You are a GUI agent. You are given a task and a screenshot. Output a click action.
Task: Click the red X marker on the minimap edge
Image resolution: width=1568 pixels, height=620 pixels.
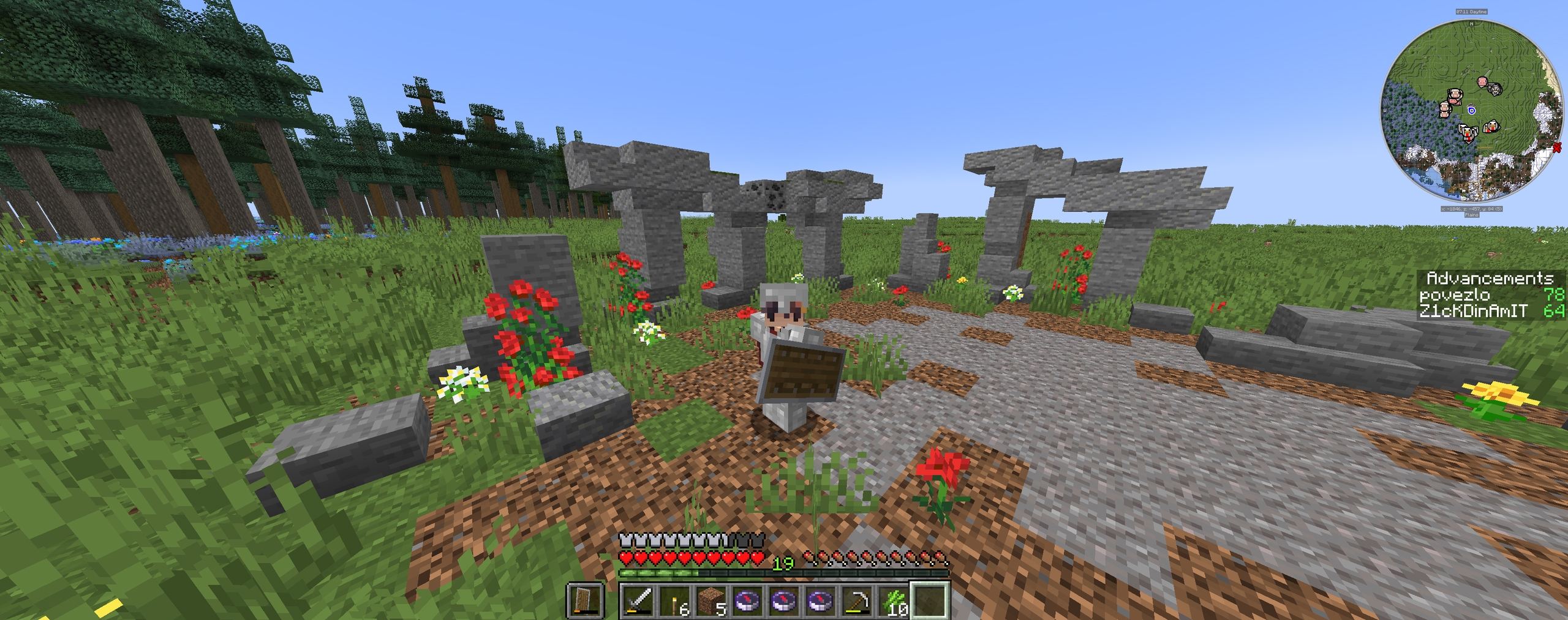coord(1559,147)
